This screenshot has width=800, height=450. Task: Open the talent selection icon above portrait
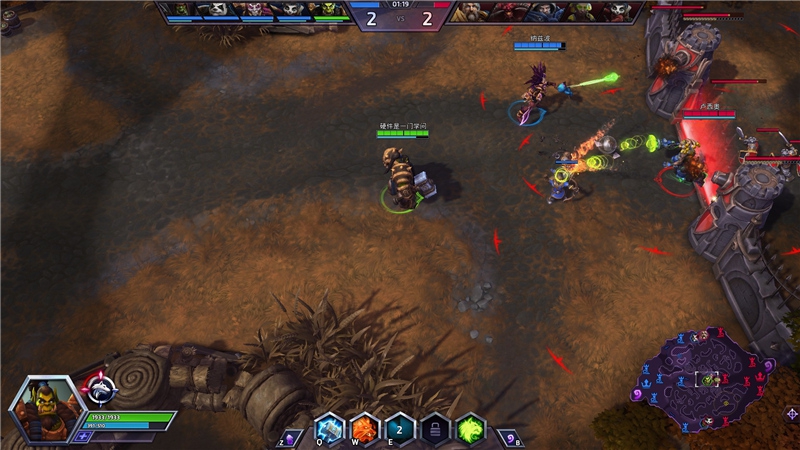pos(102,387)
